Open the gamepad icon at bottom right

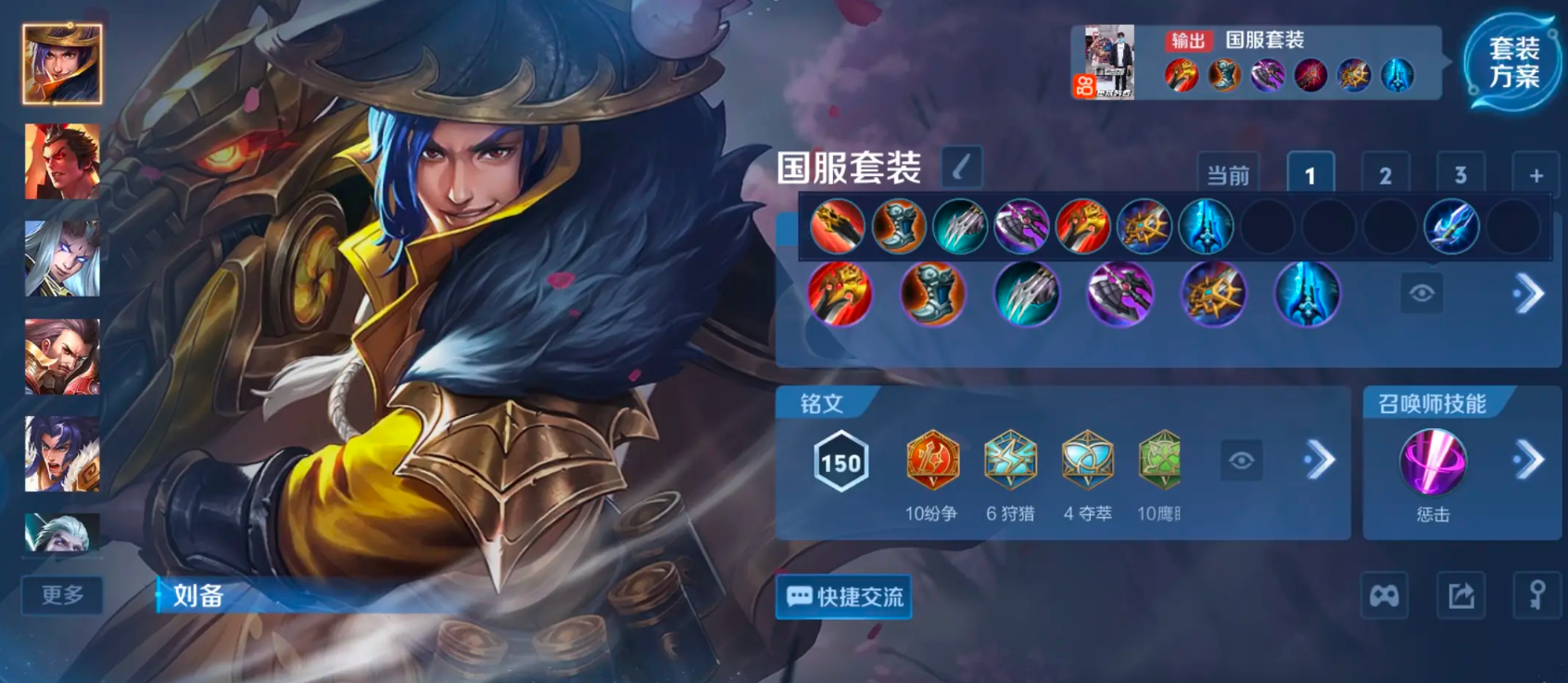[1385, 596]
